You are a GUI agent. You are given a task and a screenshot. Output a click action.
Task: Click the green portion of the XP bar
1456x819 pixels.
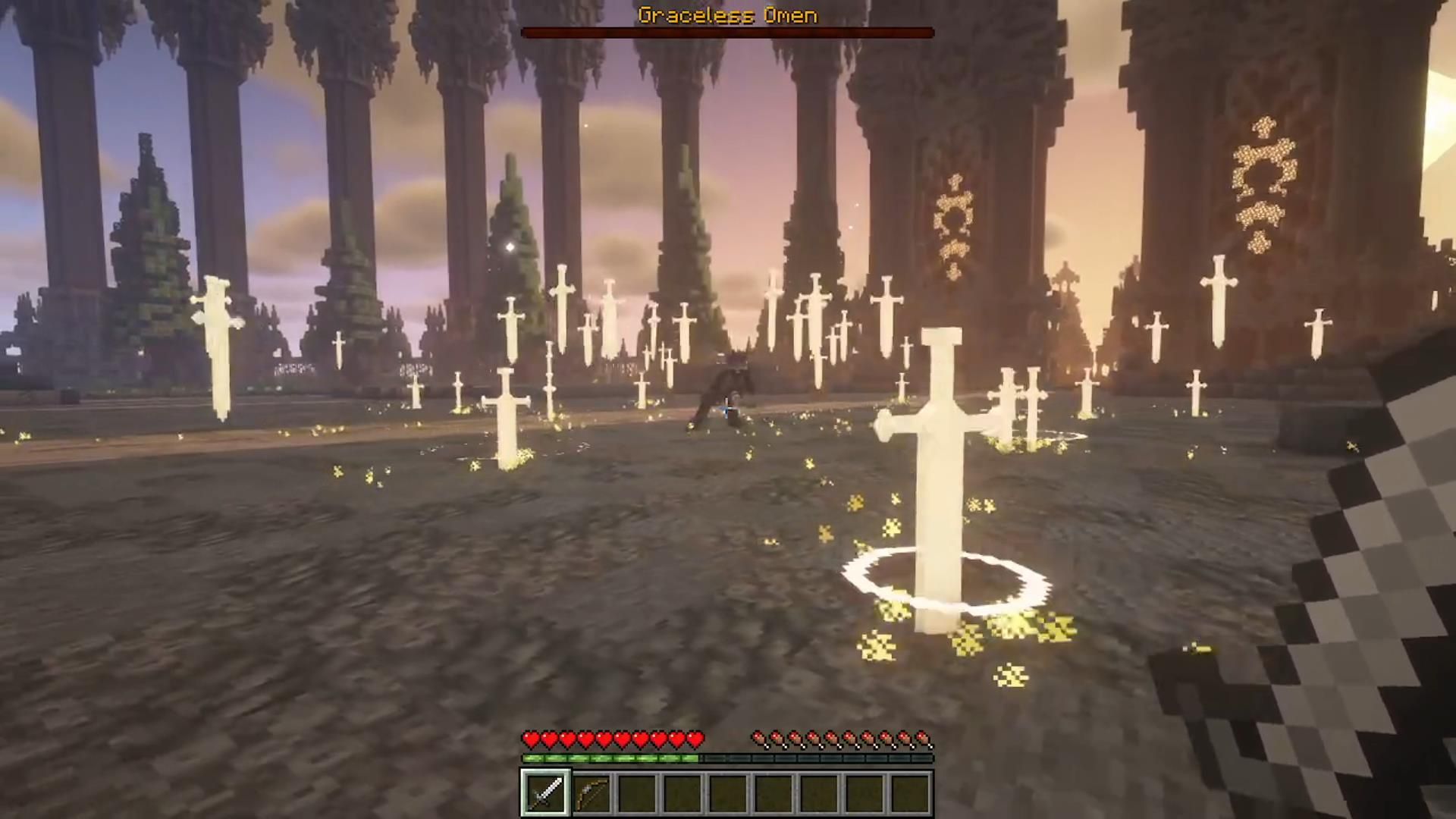tap(607, 757)
